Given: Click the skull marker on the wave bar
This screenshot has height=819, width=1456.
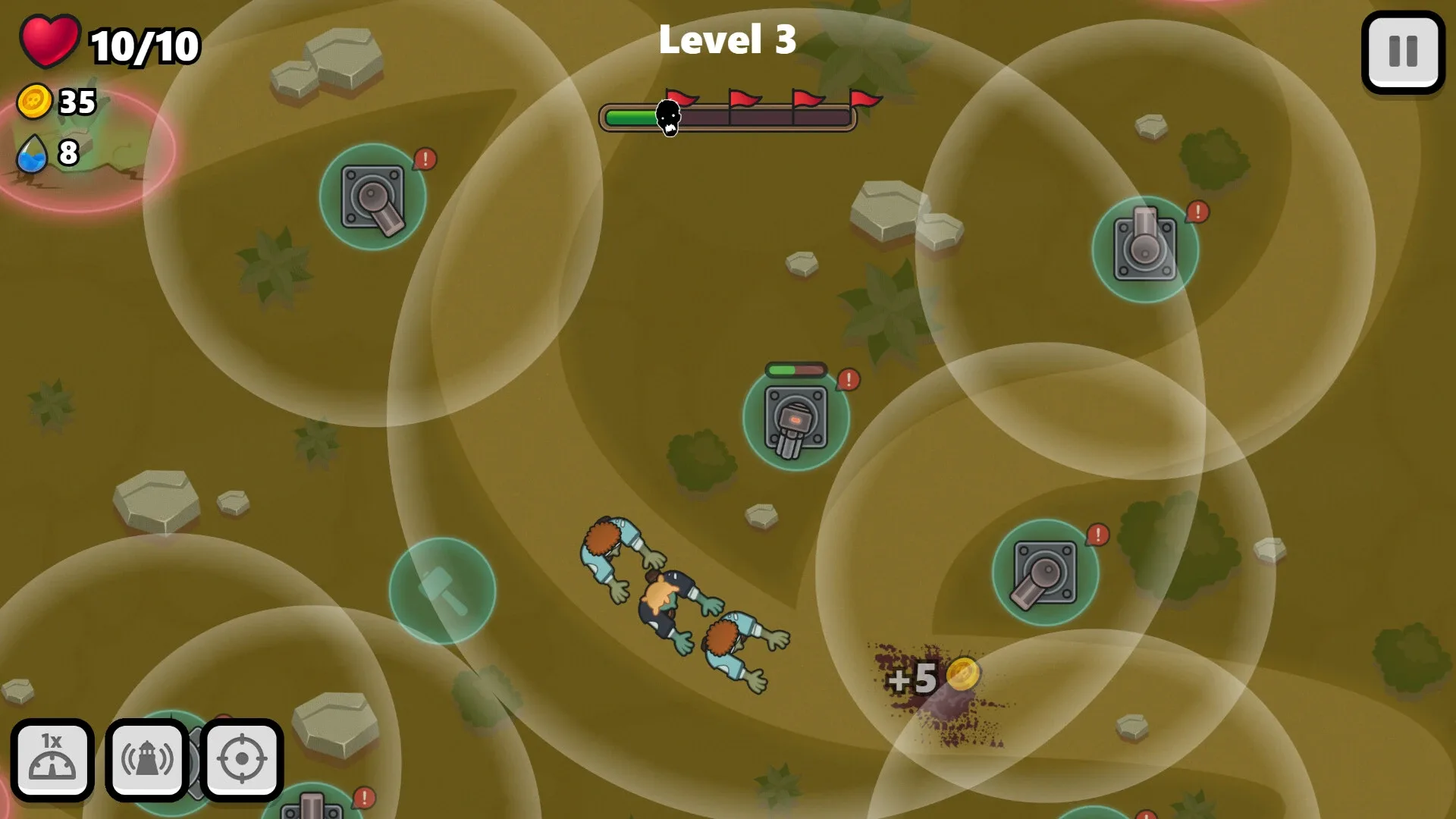Looking at the screenshot, I should pos(668,118).
